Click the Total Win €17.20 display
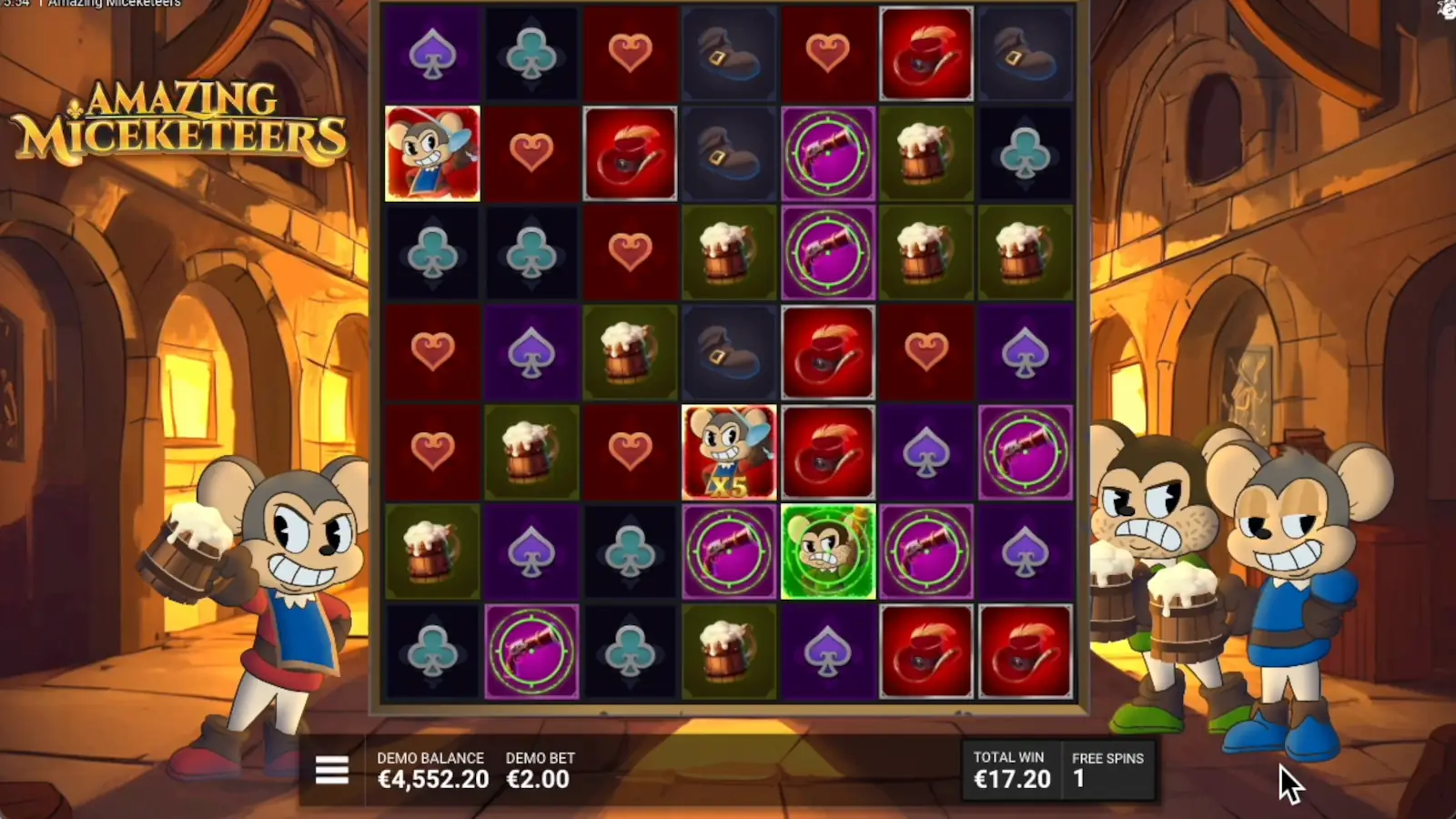Image resolution: width=1456 pixels, height=819 pixels. coord(1011,780)
